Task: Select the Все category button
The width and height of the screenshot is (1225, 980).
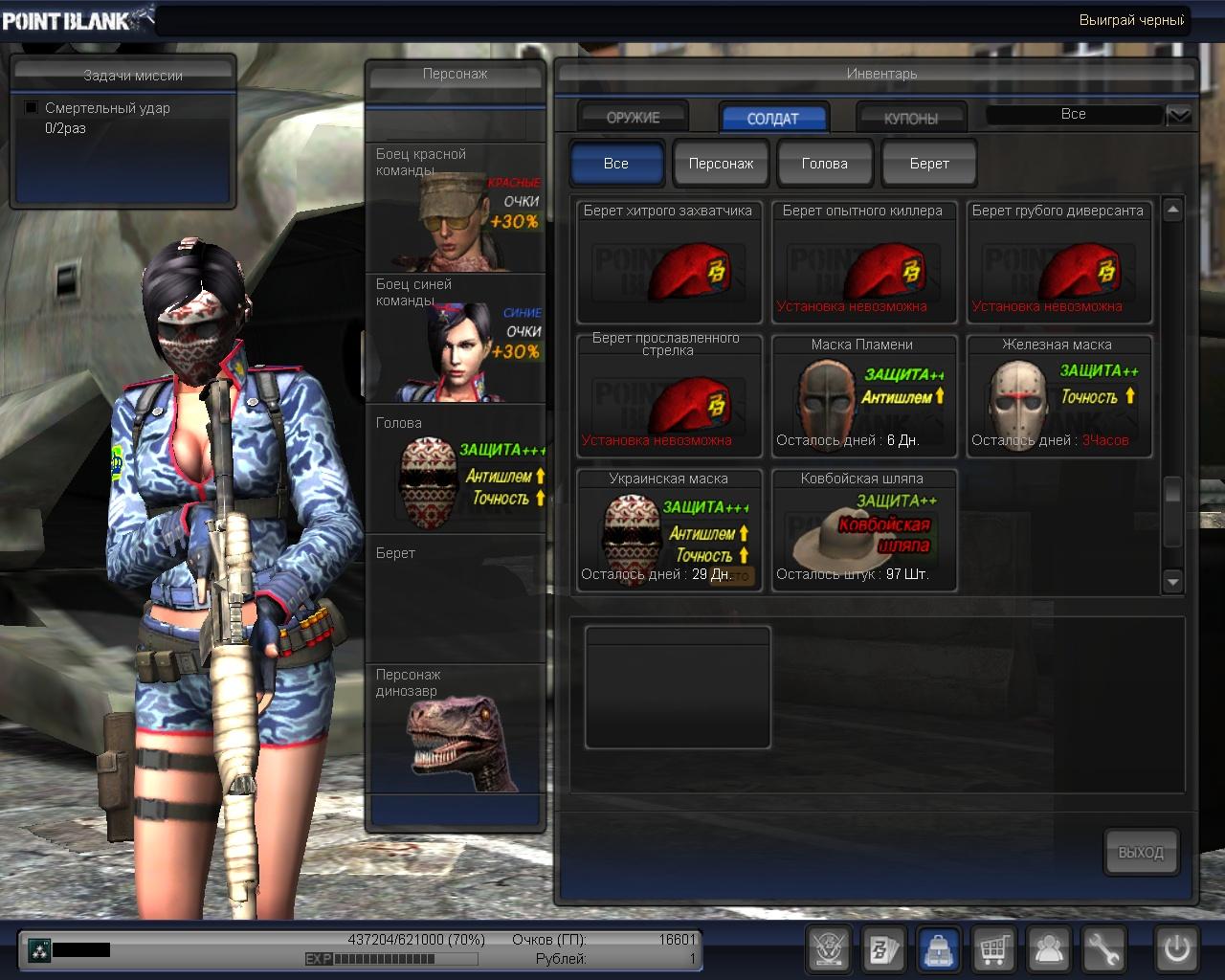Action: click(x=616, y=164)
